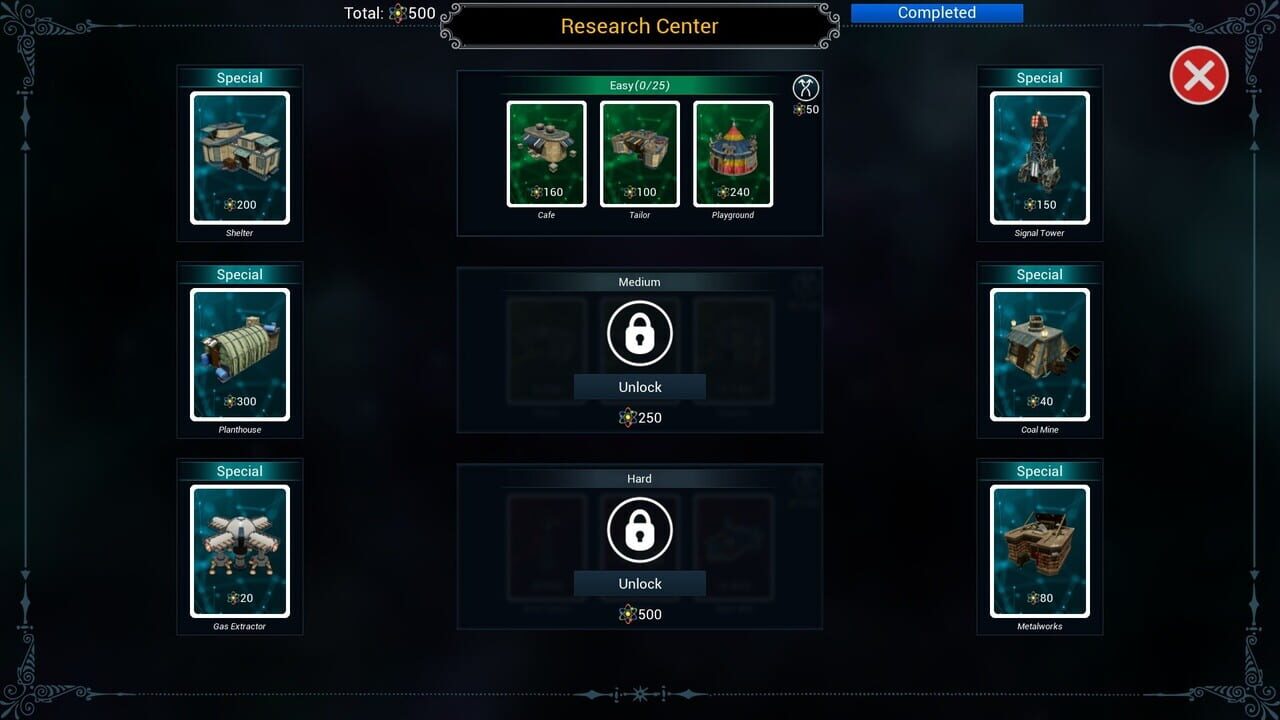
Task: Click the lock icon on the Medium tier
Action: point(640,333)
